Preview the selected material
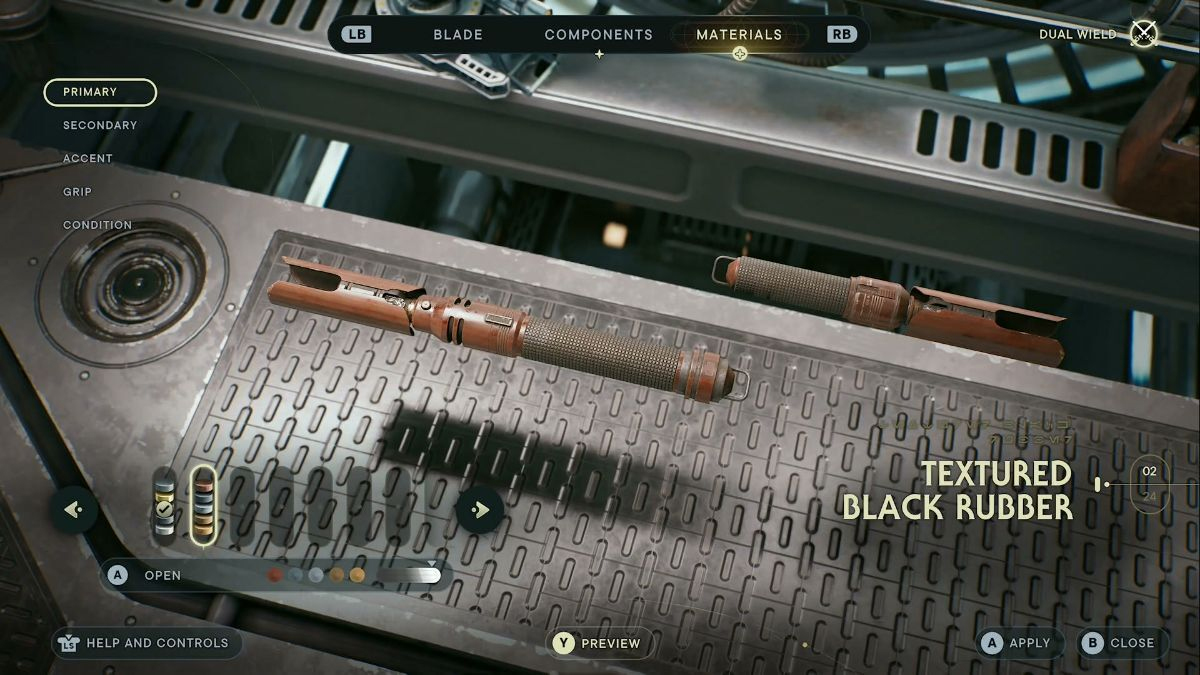 pyautogui.click(x=598, y=643)
